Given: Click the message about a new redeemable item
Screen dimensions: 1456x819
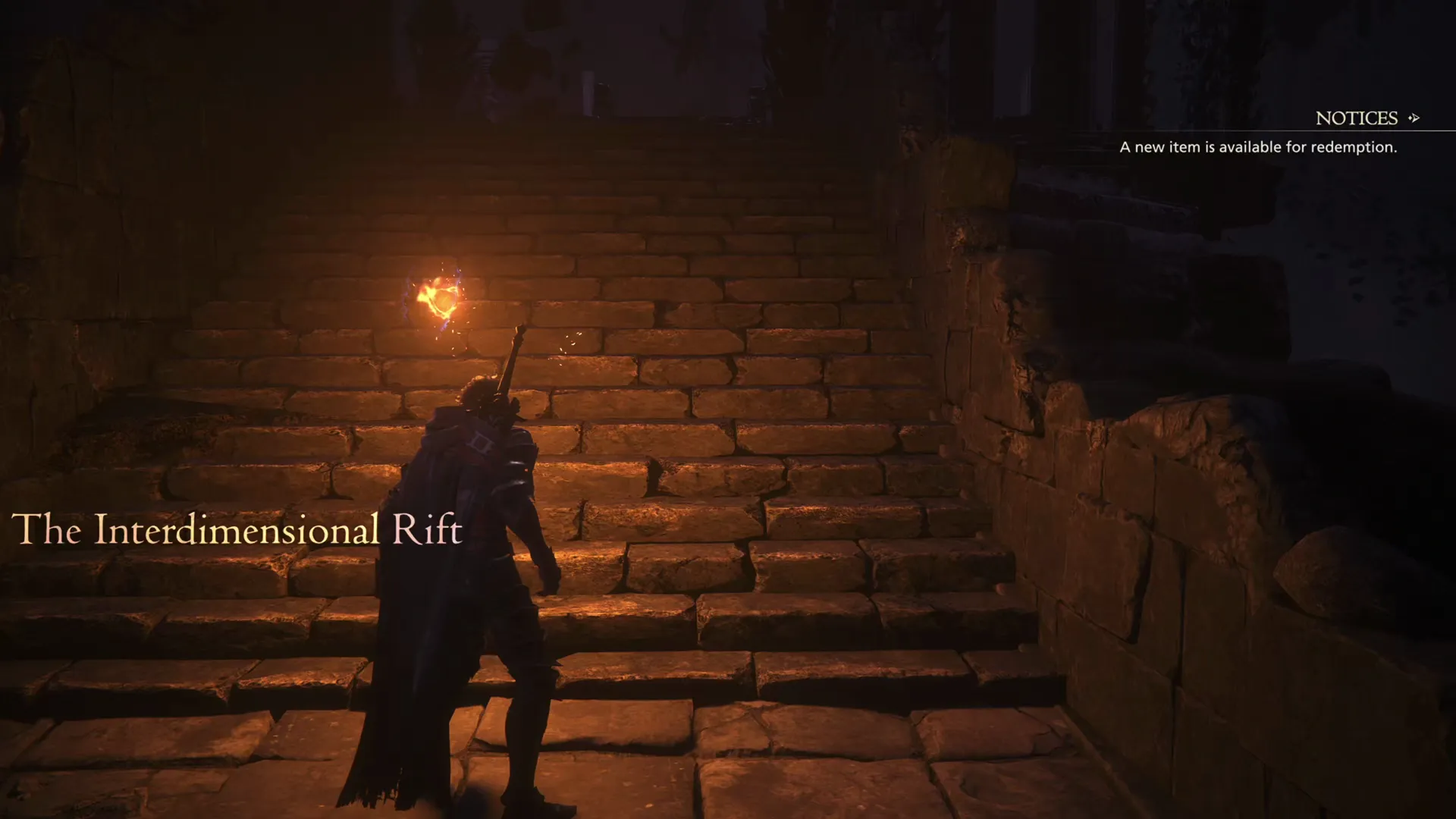Looking at the screenshot, I should pos(1258,147).
